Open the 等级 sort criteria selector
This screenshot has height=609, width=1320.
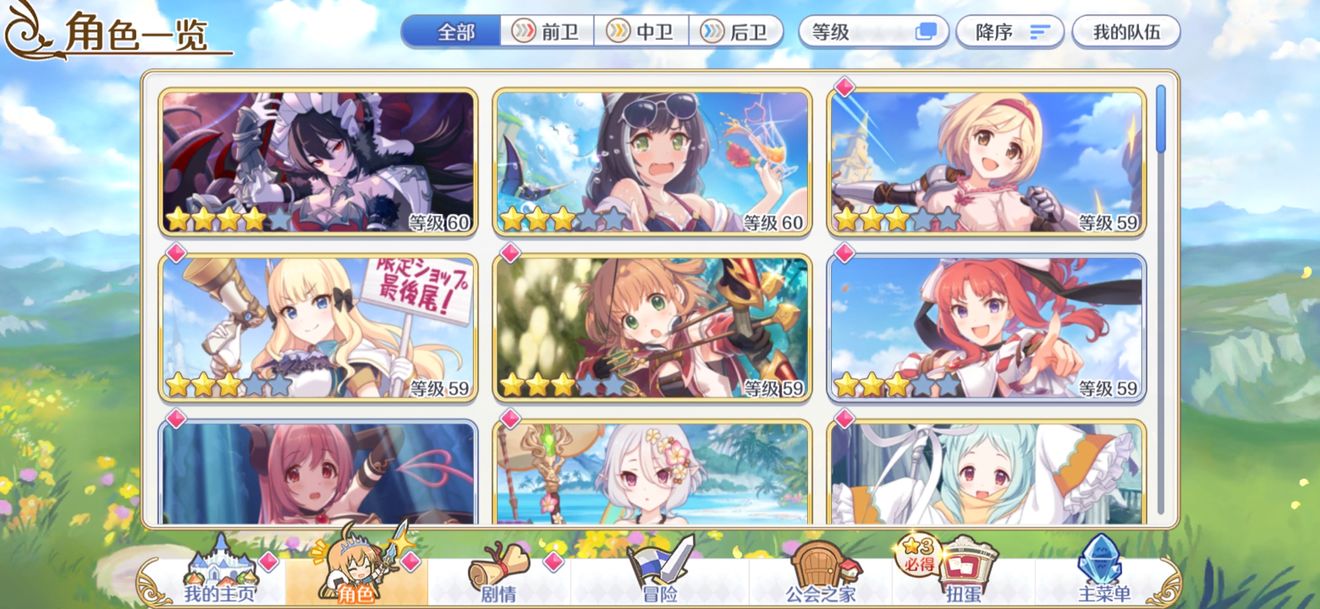point(873,31)
